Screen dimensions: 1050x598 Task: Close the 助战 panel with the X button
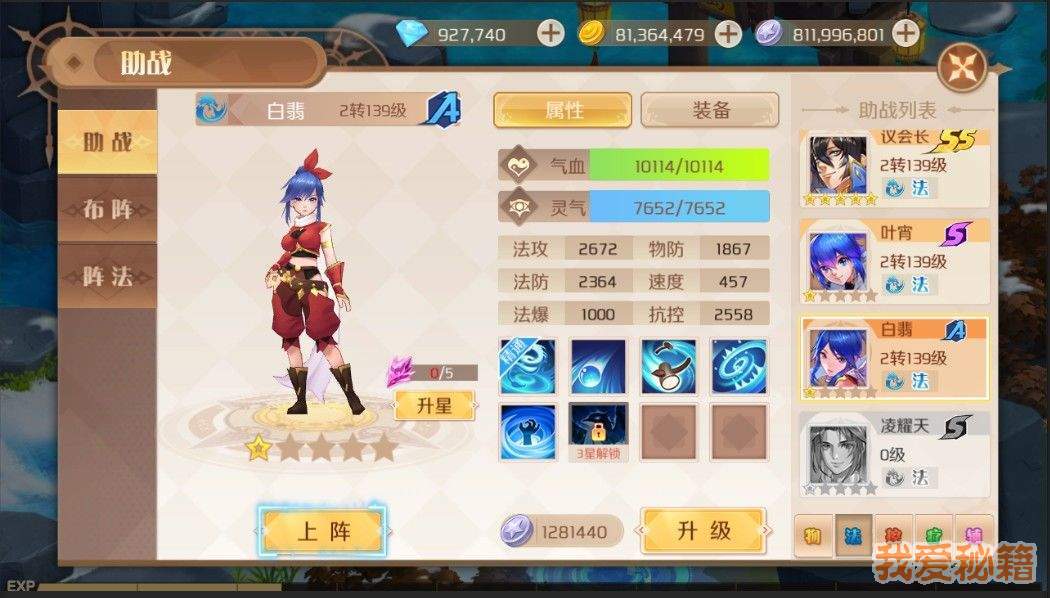pyautogui.click(x=962, y=68)
